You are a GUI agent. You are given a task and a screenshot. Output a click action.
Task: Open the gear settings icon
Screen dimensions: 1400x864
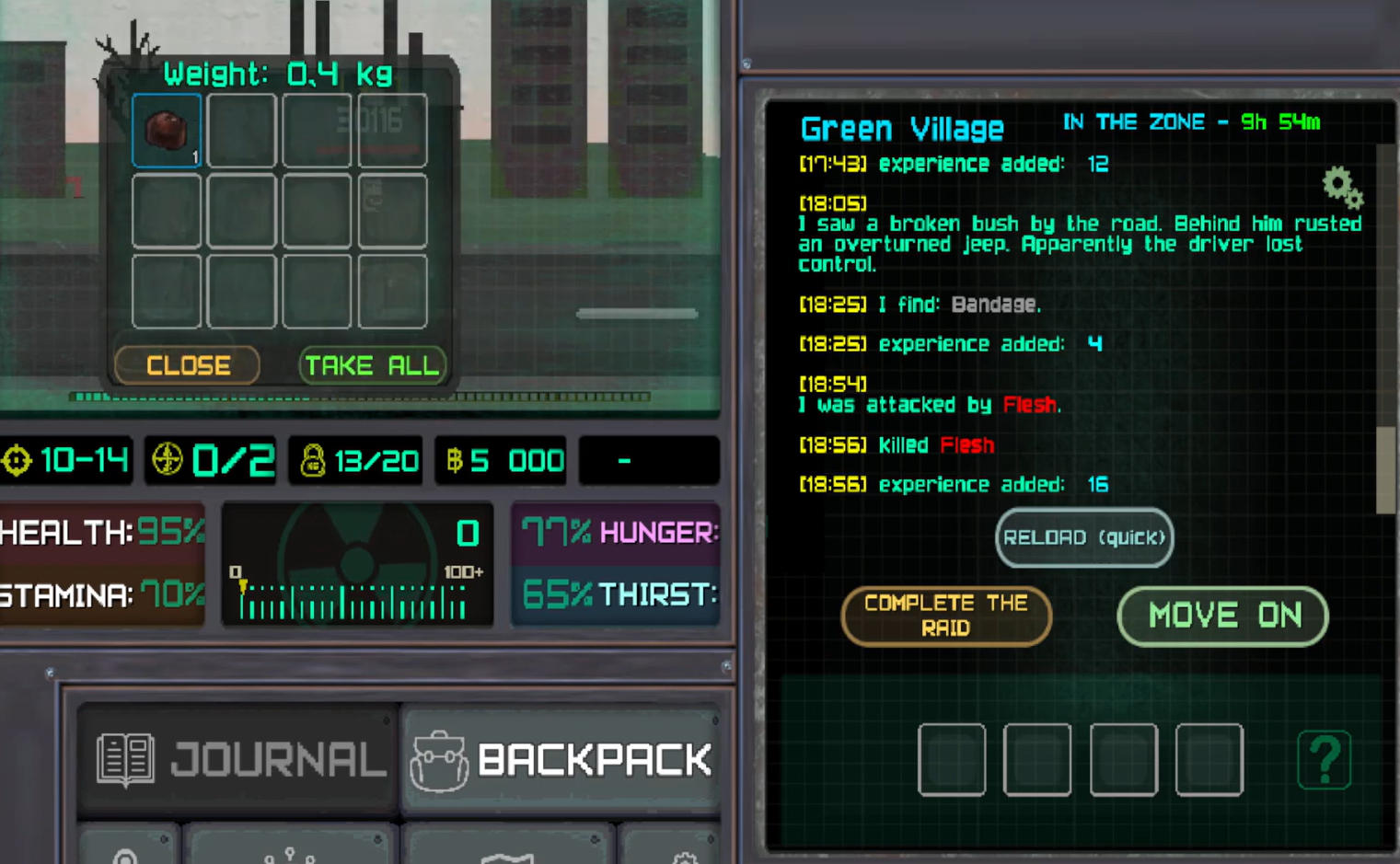[1342, 188]
